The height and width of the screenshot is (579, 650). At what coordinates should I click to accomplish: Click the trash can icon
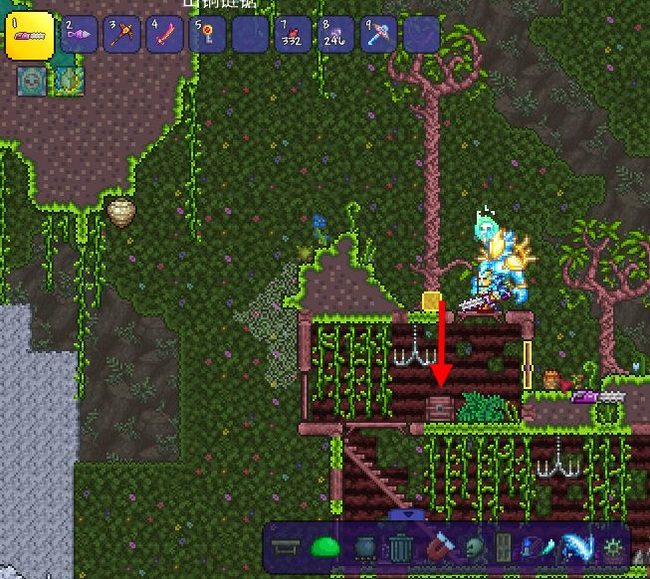click(x=400, y=547)
